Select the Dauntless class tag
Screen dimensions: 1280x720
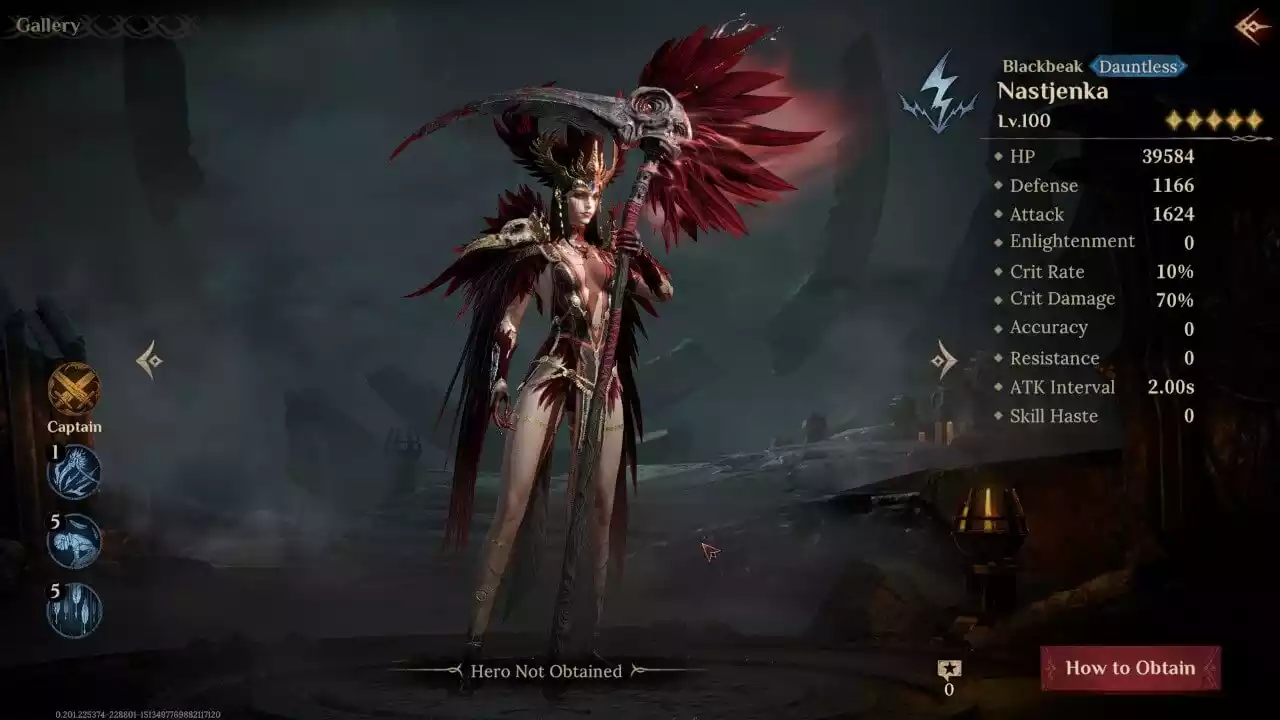(x=1139, y=66)
